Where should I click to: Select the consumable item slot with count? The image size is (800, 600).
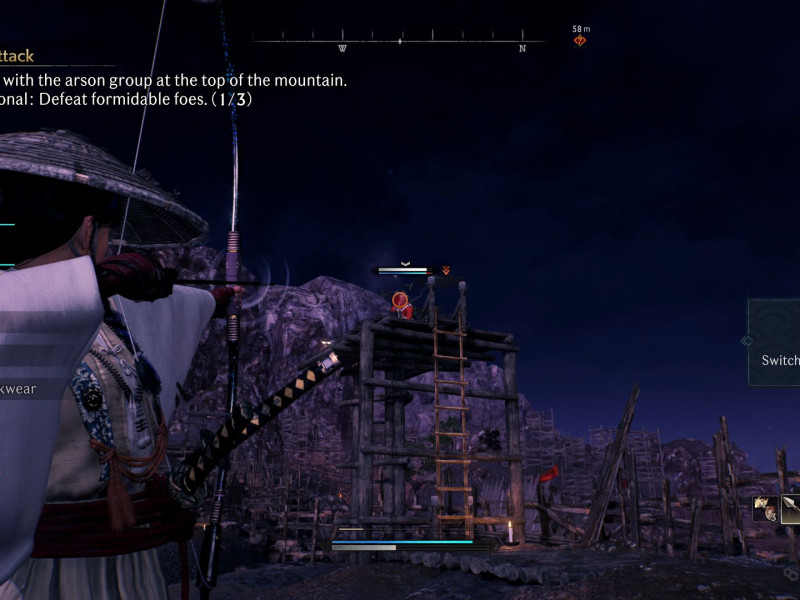766,508
